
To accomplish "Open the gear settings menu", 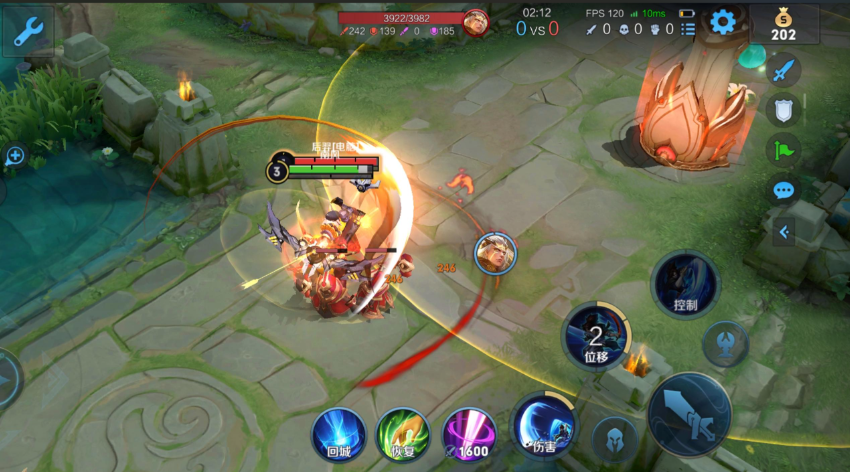I will pos(723,20).
